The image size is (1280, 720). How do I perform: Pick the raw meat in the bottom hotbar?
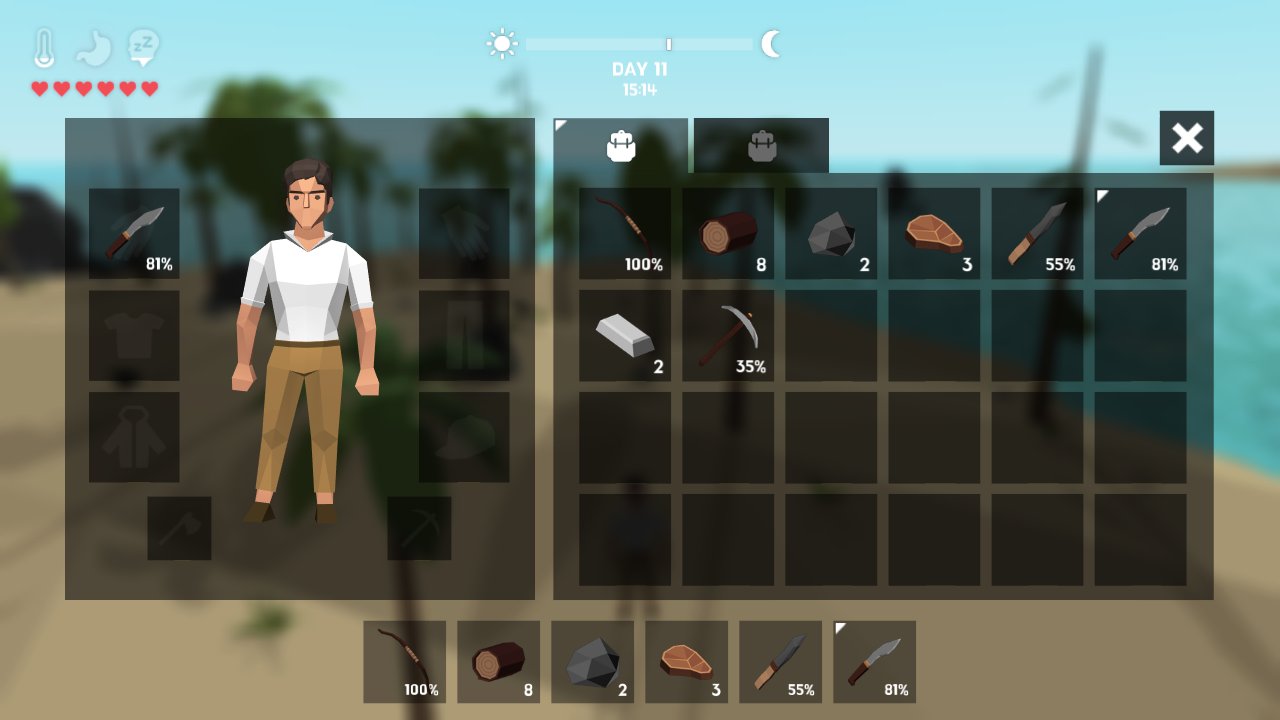(687, 662)
